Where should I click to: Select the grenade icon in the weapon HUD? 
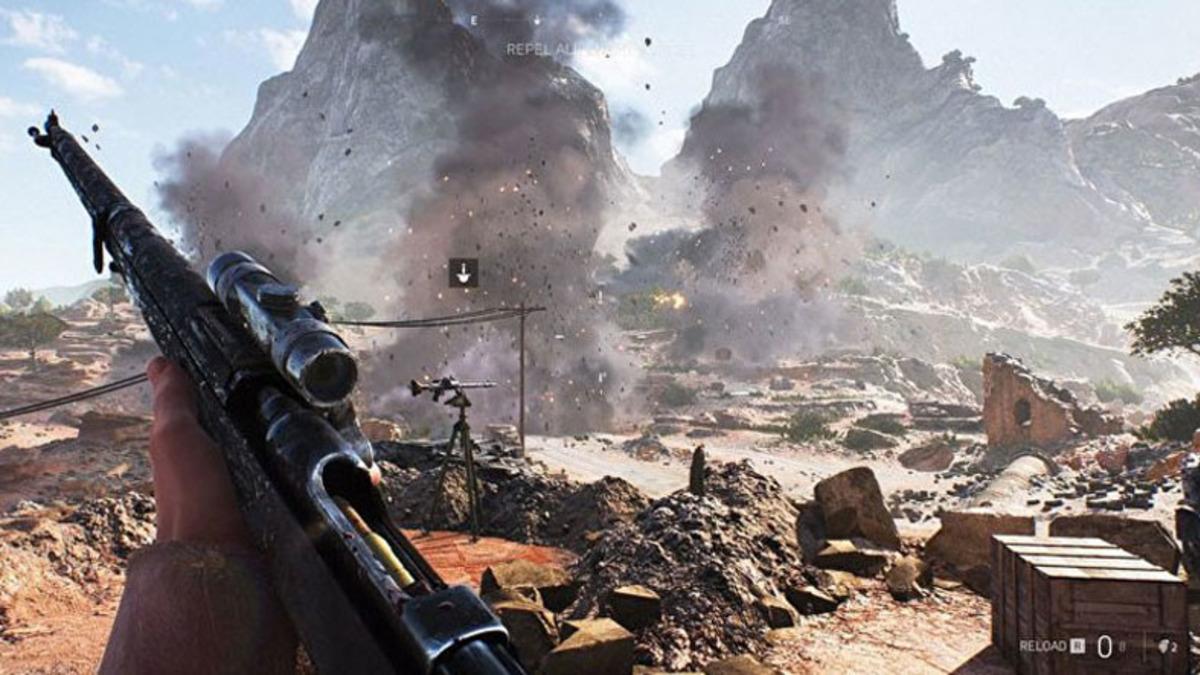pos(1165,646)
